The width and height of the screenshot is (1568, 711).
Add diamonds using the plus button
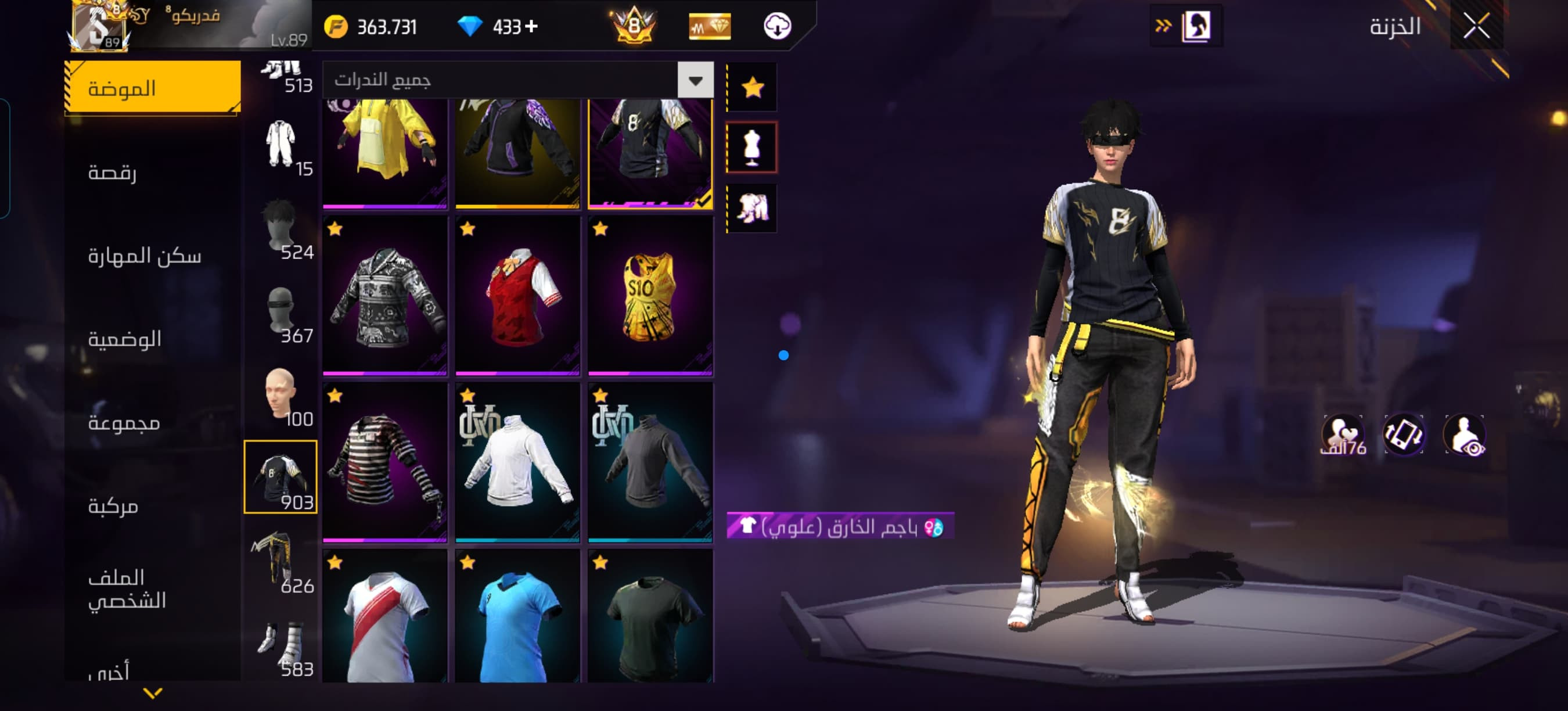click(531, 26)
